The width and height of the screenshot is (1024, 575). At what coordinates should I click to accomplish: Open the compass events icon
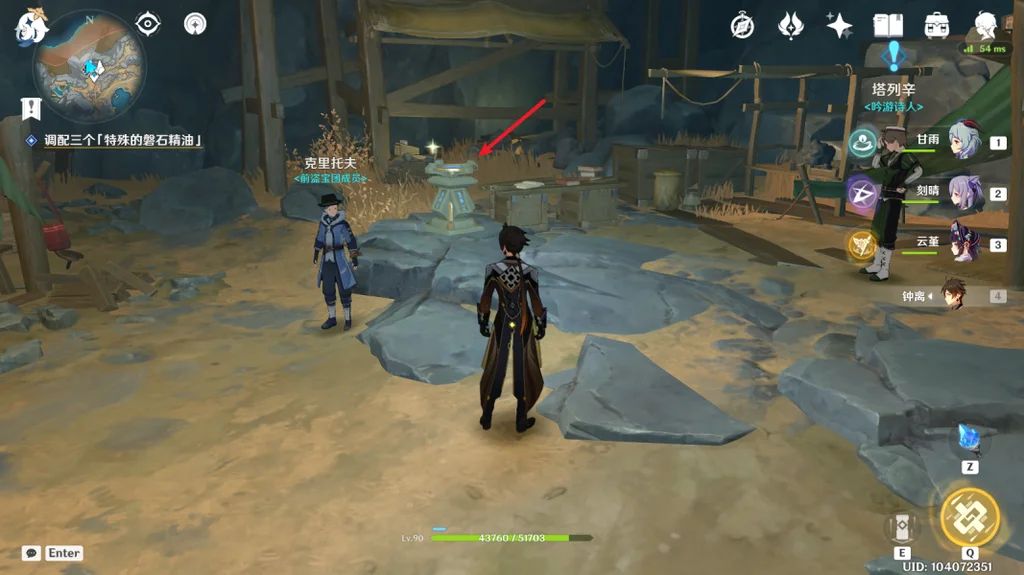(742, 25)
